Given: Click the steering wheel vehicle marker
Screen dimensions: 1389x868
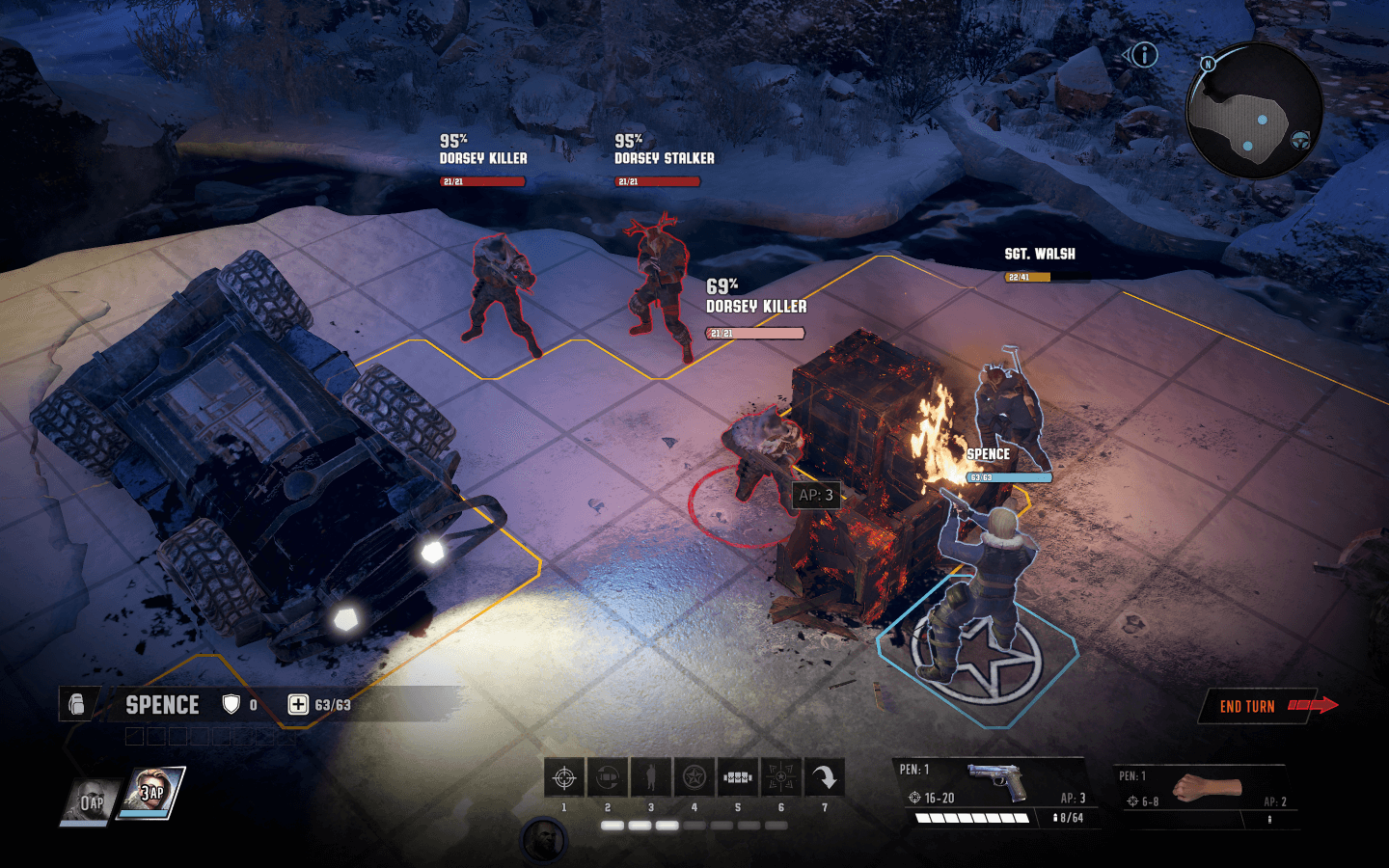Looking at the screenshot, I should pos(1301,141).
